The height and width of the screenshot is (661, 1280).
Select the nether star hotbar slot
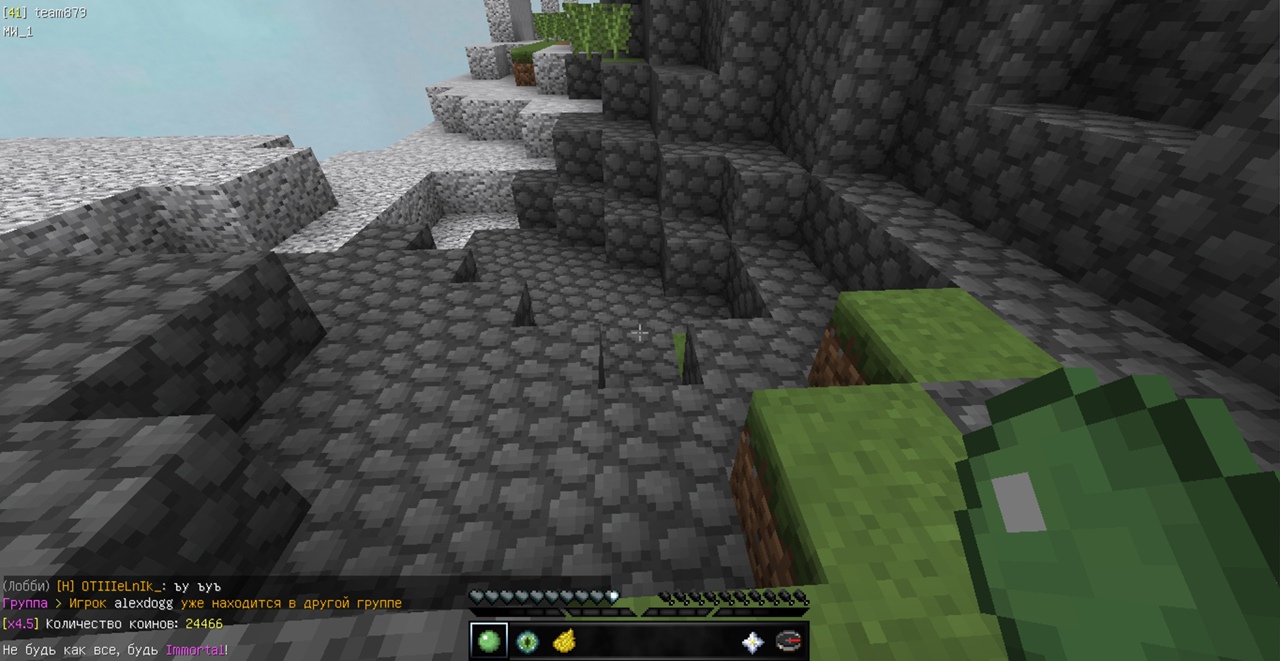[752, 642]
